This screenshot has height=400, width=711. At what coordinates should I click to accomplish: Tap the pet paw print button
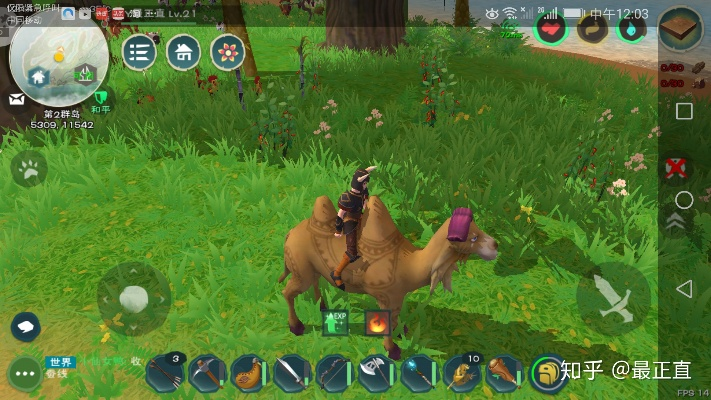[x=29, y=169]
